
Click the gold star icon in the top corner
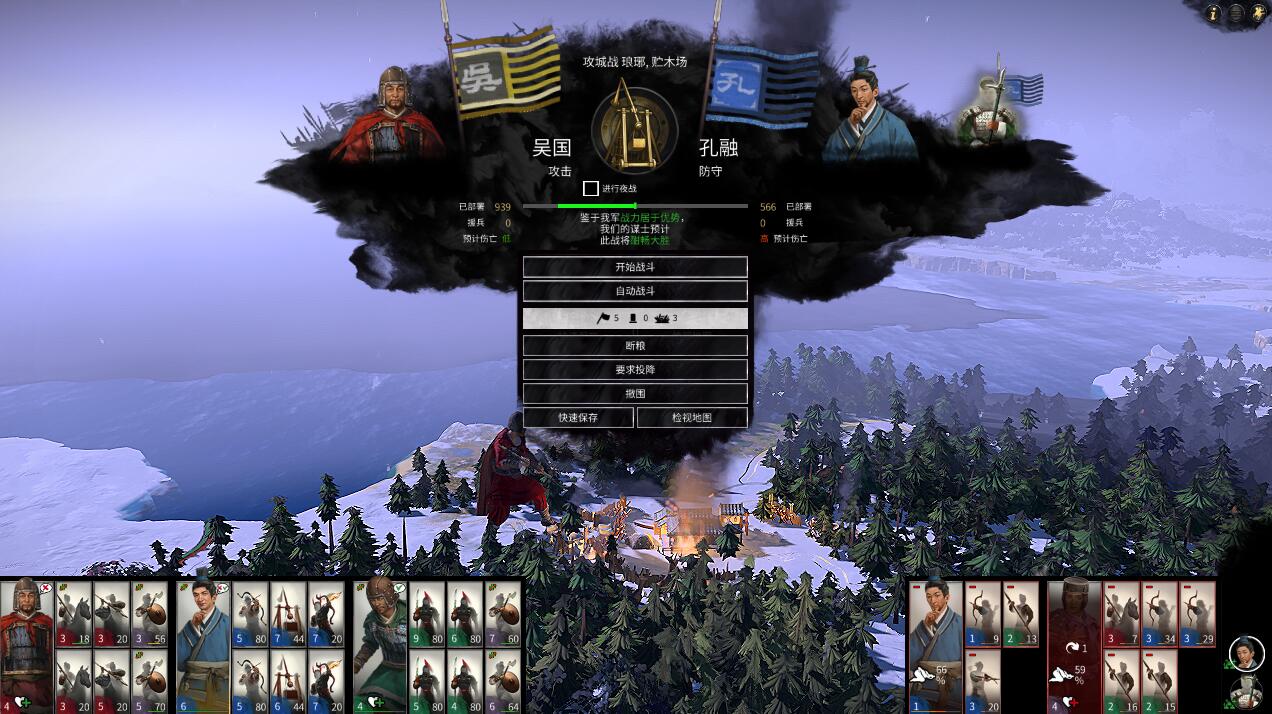(x=1257, y=13)
